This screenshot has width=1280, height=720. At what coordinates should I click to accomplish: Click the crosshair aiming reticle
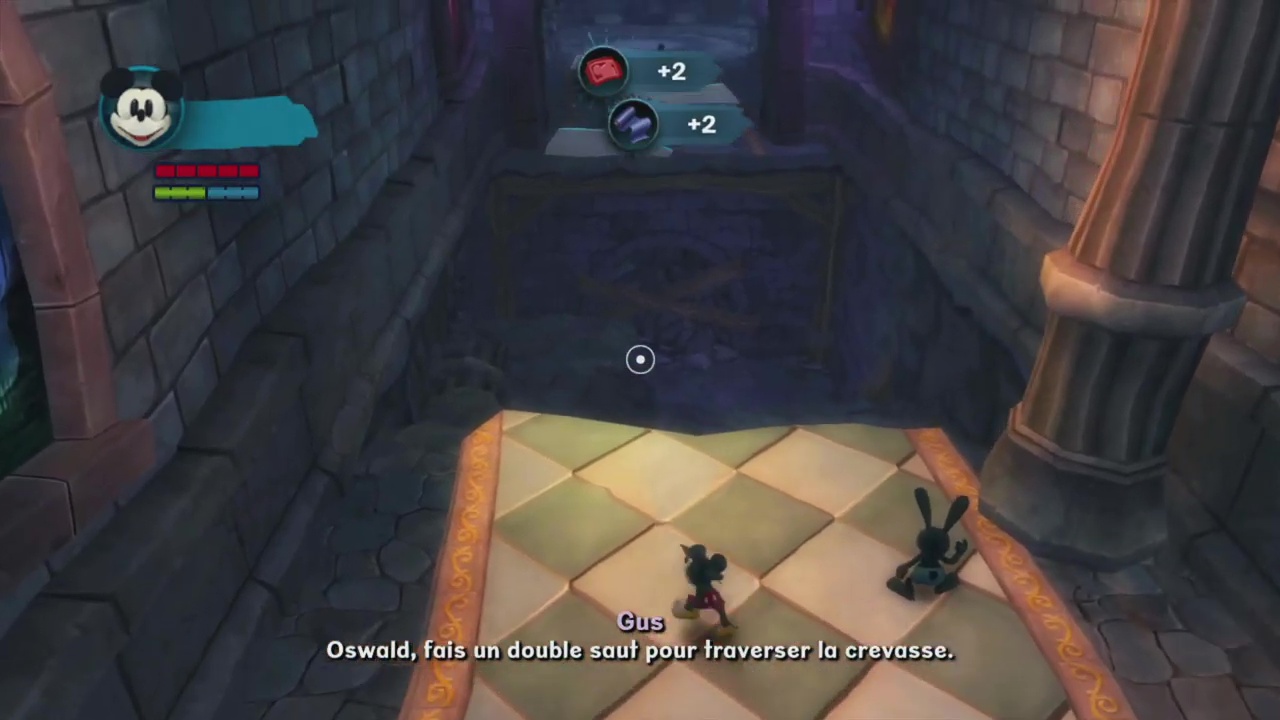640,359
